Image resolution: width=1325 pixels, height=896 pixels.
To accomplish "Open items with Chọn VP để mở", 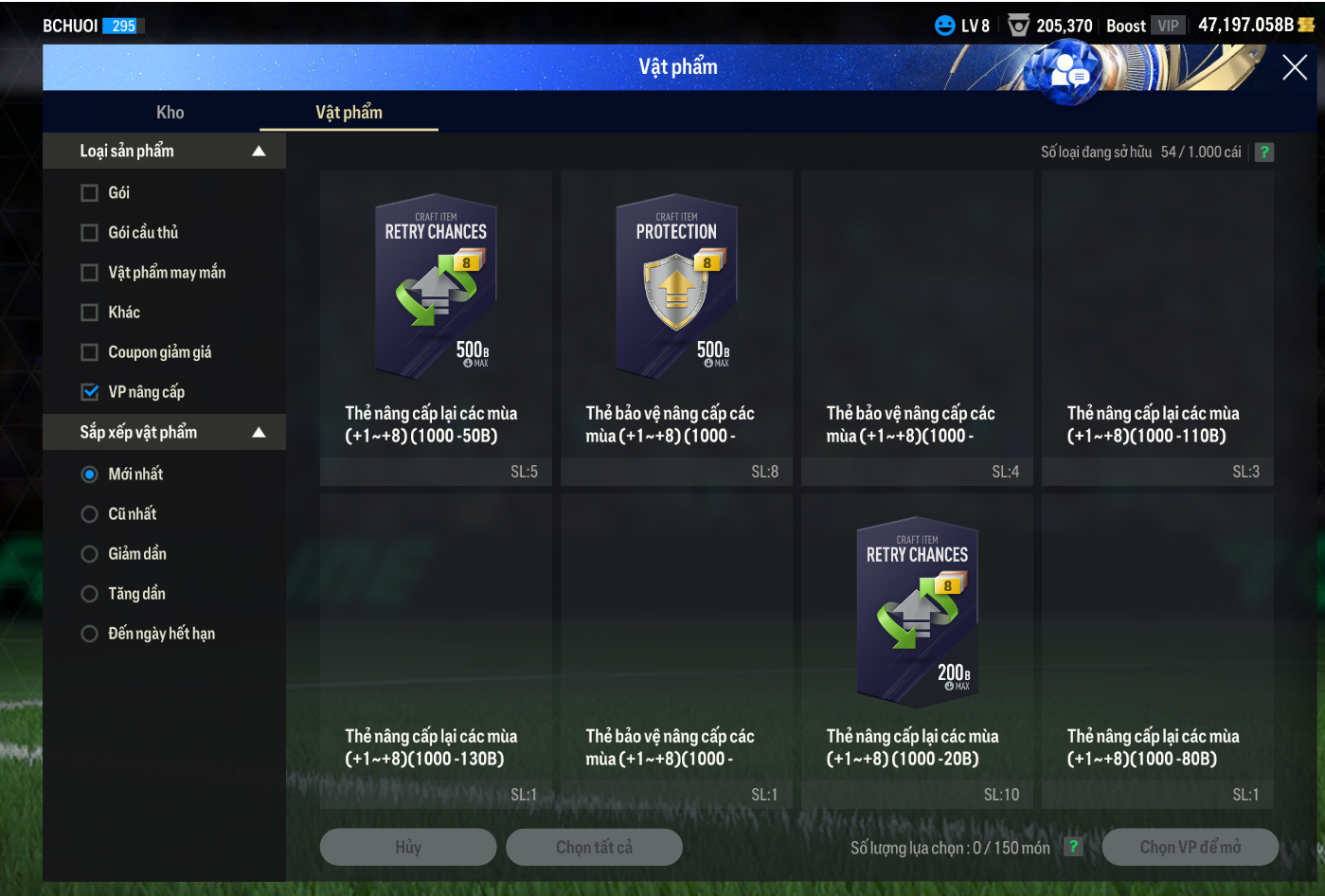I will pos(1190,848).
